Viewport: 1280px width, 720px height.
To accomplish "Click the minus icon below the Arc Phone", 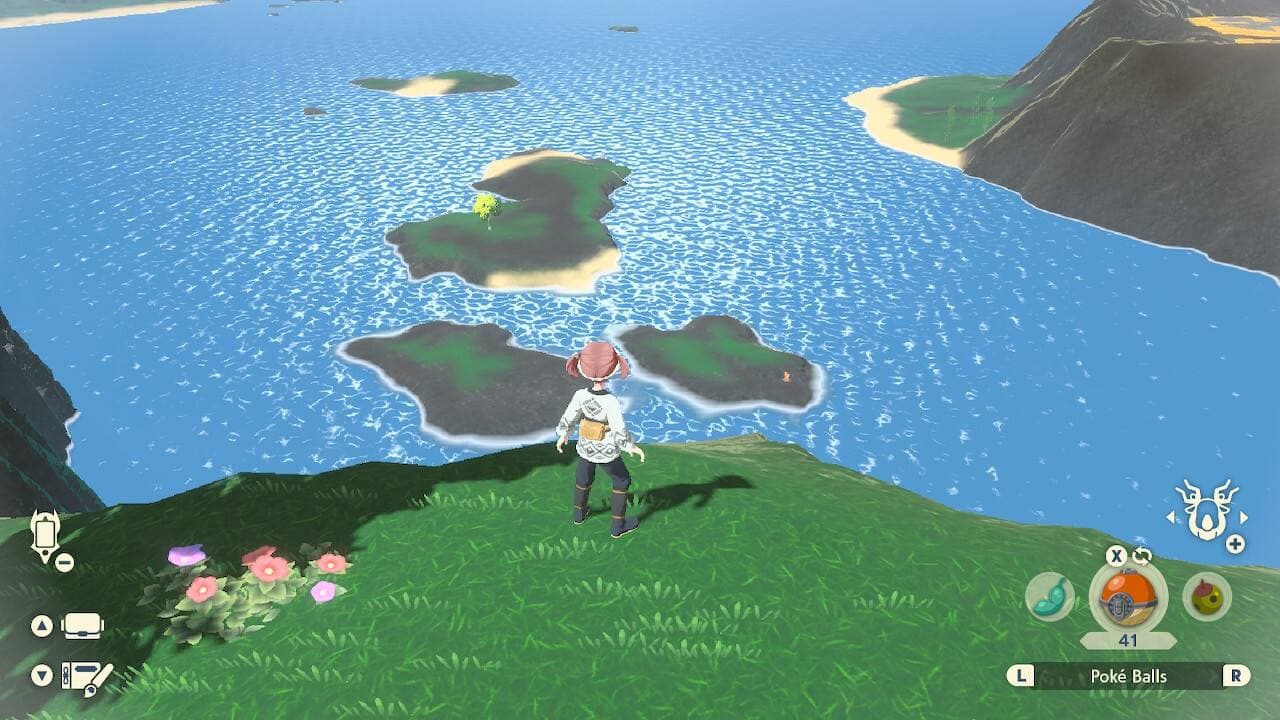I will (x=63, y=561).
